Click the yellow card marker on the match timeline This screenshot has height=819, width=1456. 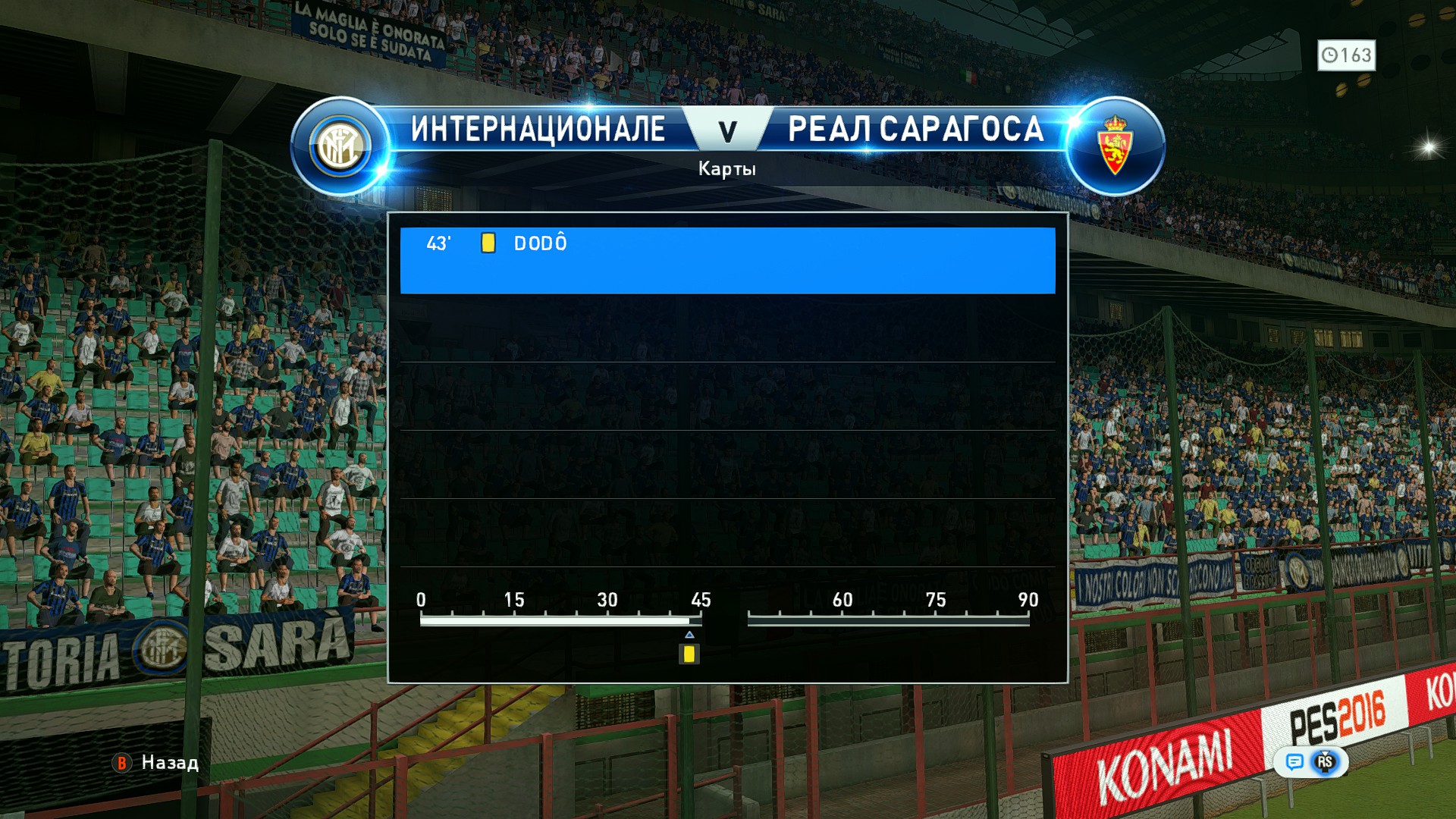(689, 654)
